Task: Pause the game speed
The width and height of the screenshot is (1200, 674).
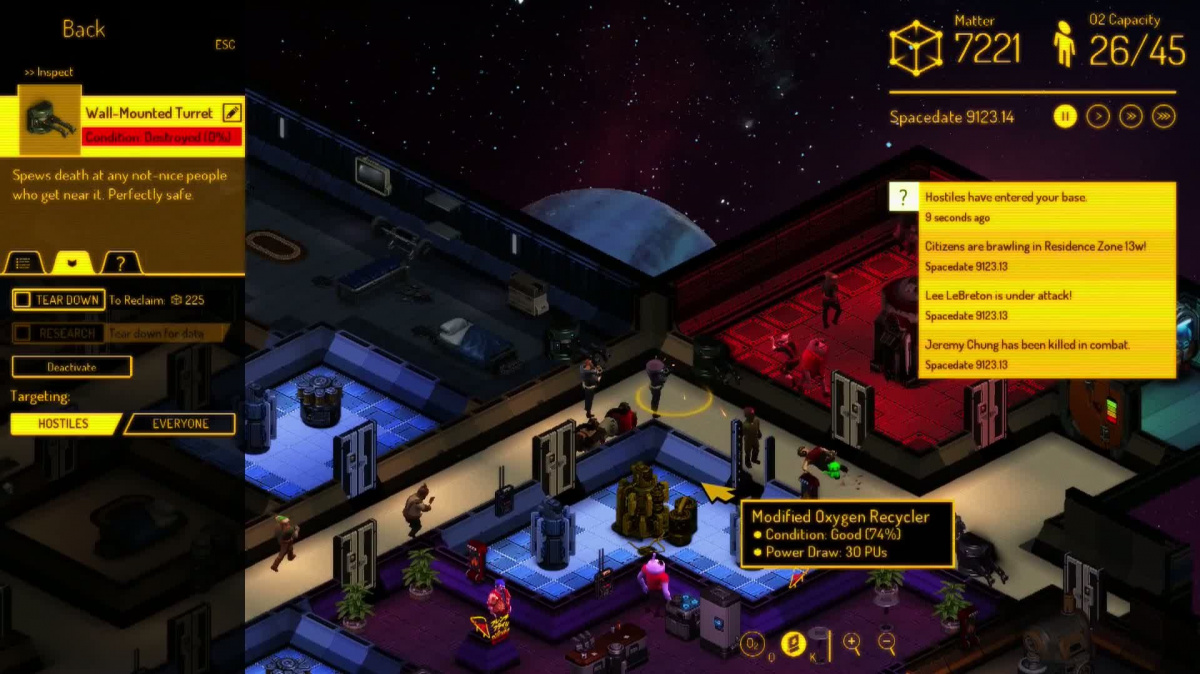Action: [1065, 117]
